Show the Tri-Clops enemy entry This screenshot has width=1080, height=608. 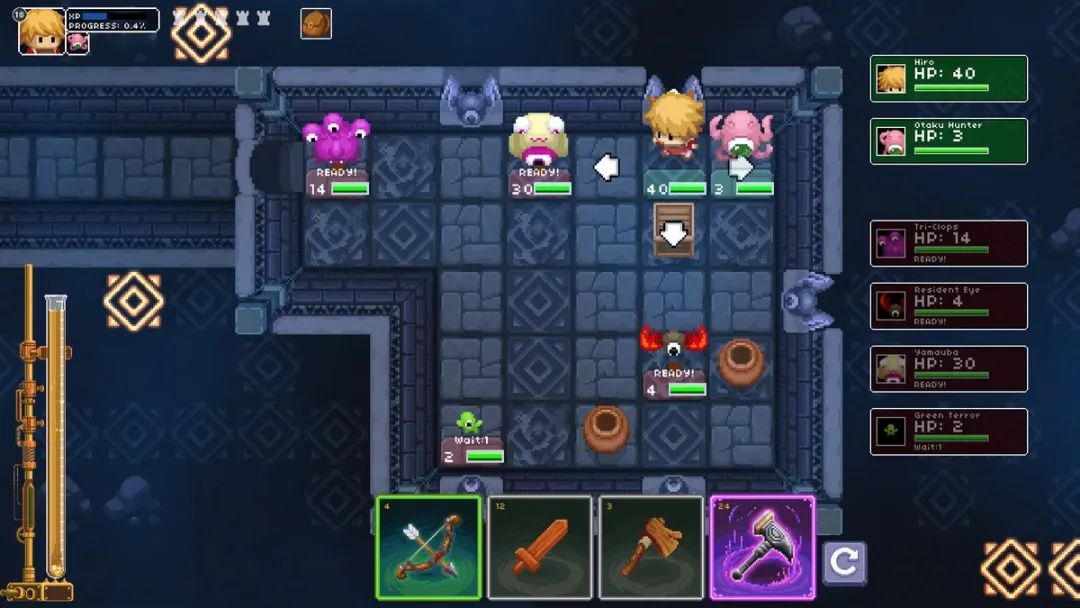pos(948,243)
